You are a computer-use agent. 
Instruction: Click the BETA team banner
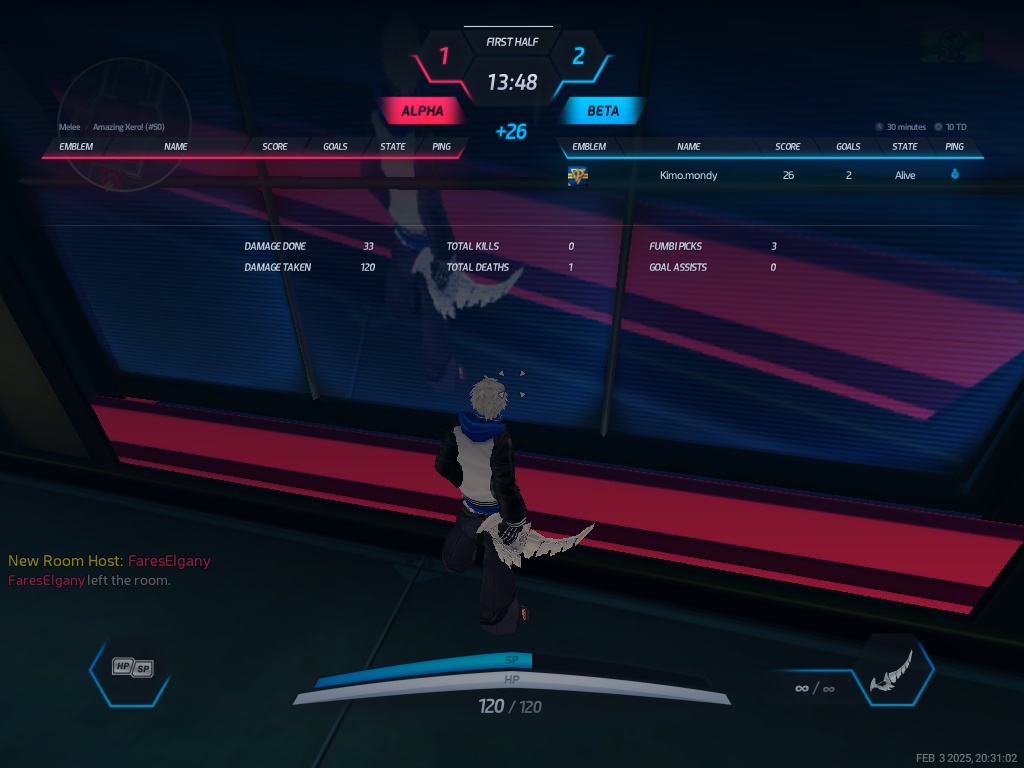coord(602,111)
